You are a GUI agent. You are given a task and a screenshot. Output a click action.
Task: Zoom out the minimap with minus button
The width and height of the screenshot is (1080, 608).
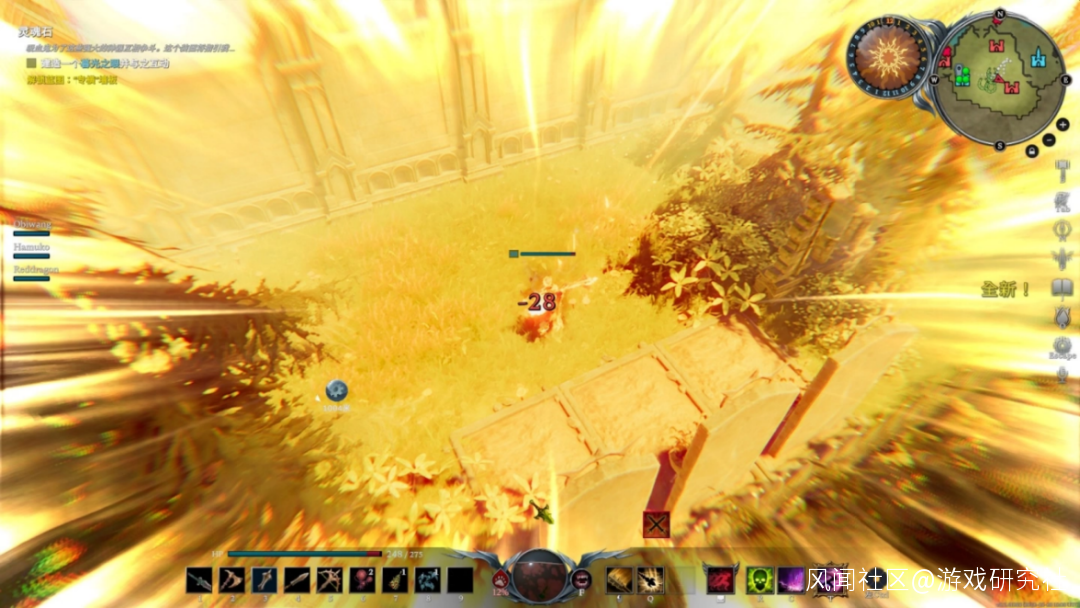[1047, 137]
